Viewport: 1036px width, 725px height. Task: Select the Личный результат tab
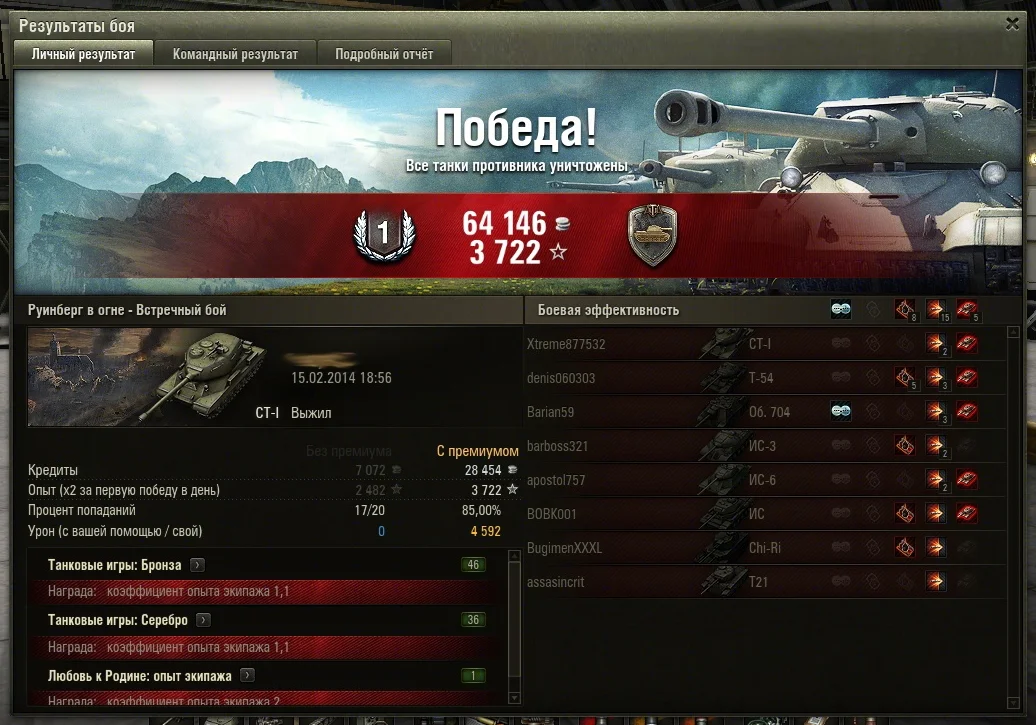point(83,54)
